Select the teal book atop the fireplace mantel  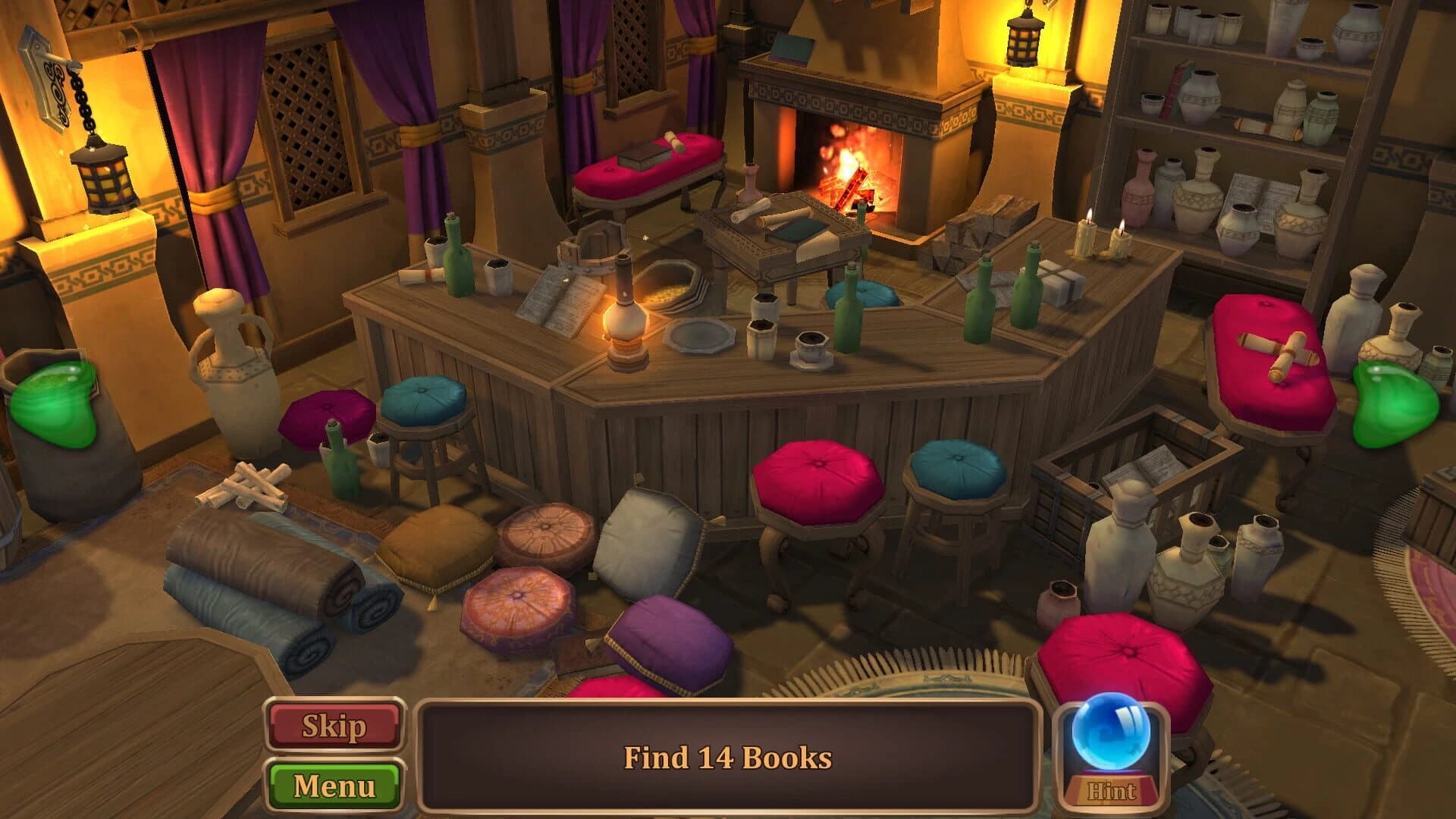tap(790, 51)
